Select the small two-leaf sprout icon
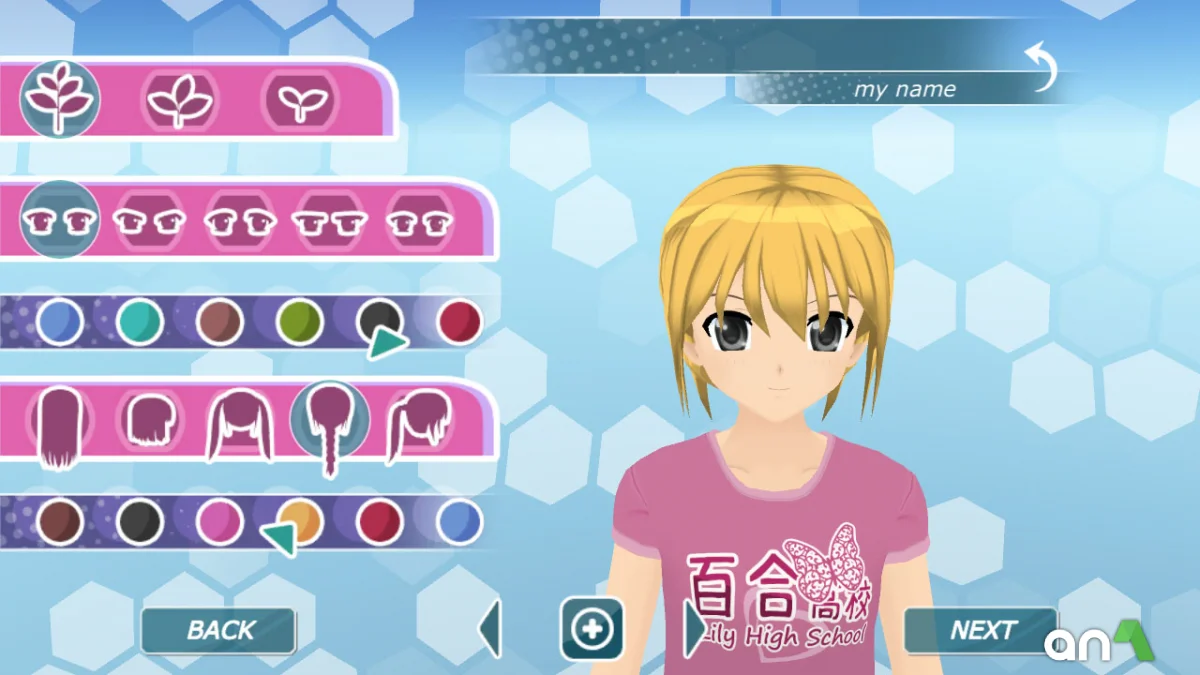The height and width of the screenshot is (675, 1200). pyautogui.click(x=299, y=100)
